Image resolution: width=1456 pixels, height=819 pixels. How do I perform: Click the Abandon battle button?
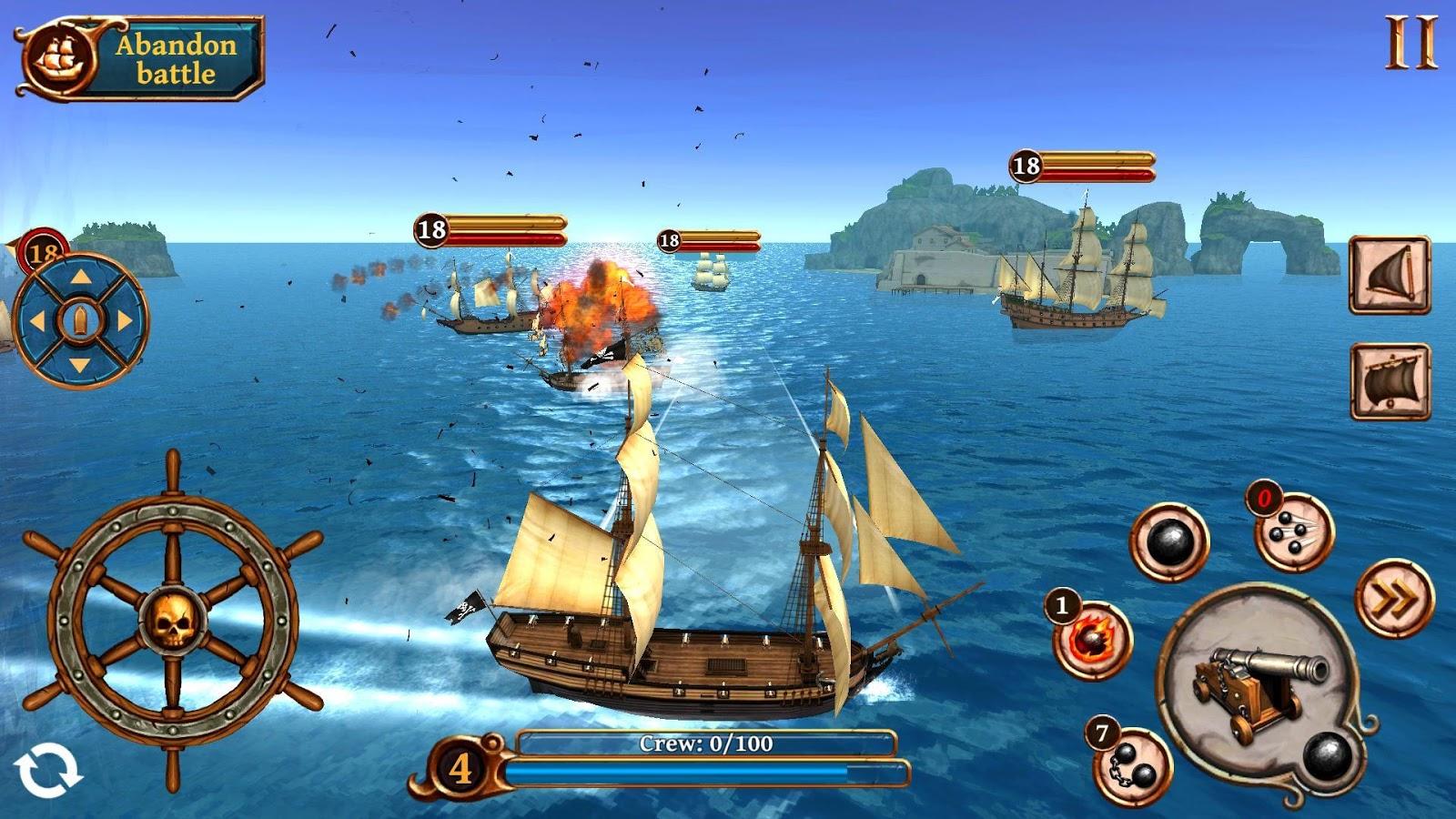(141, 58)
